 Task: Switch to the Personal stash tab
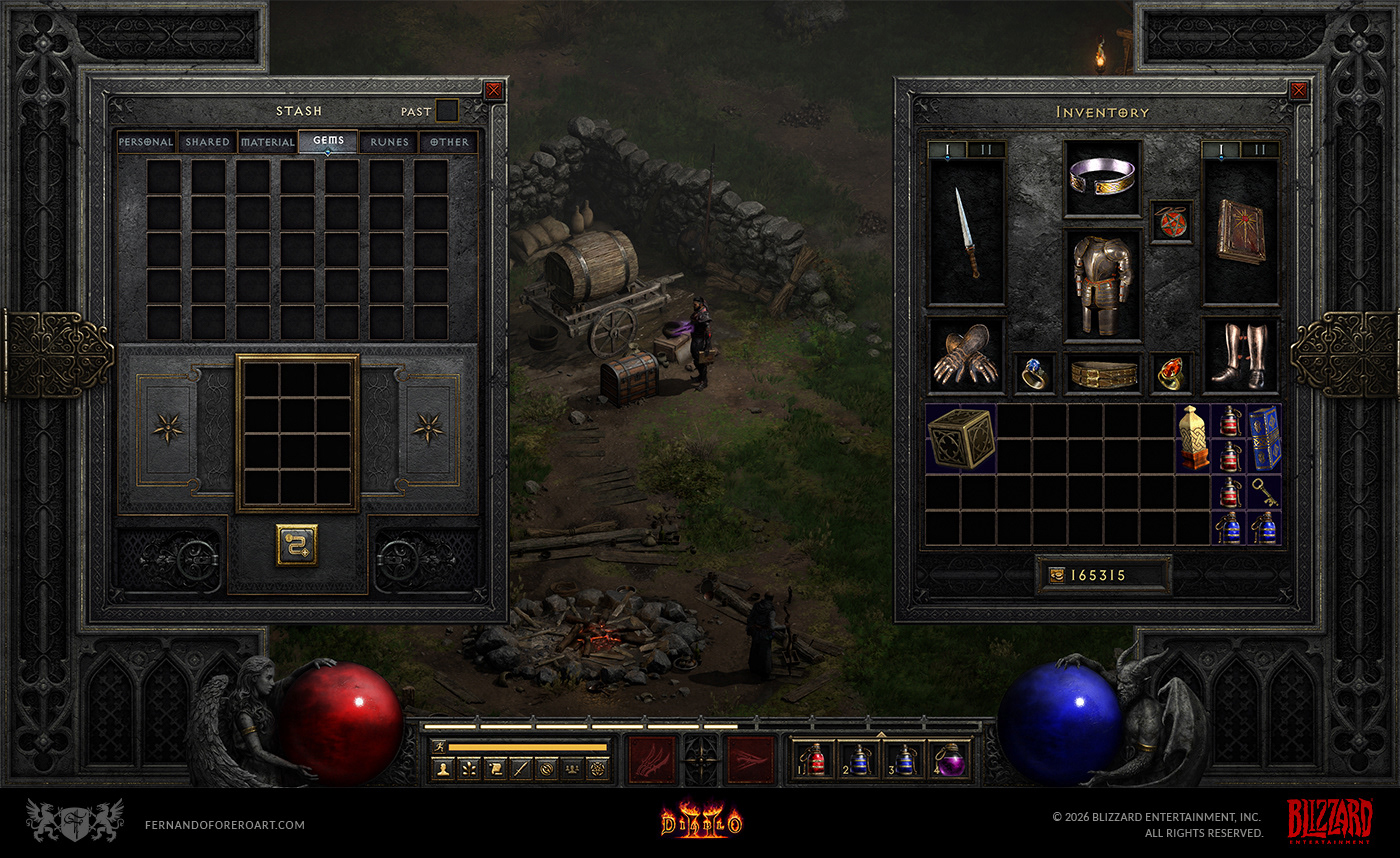146,142
